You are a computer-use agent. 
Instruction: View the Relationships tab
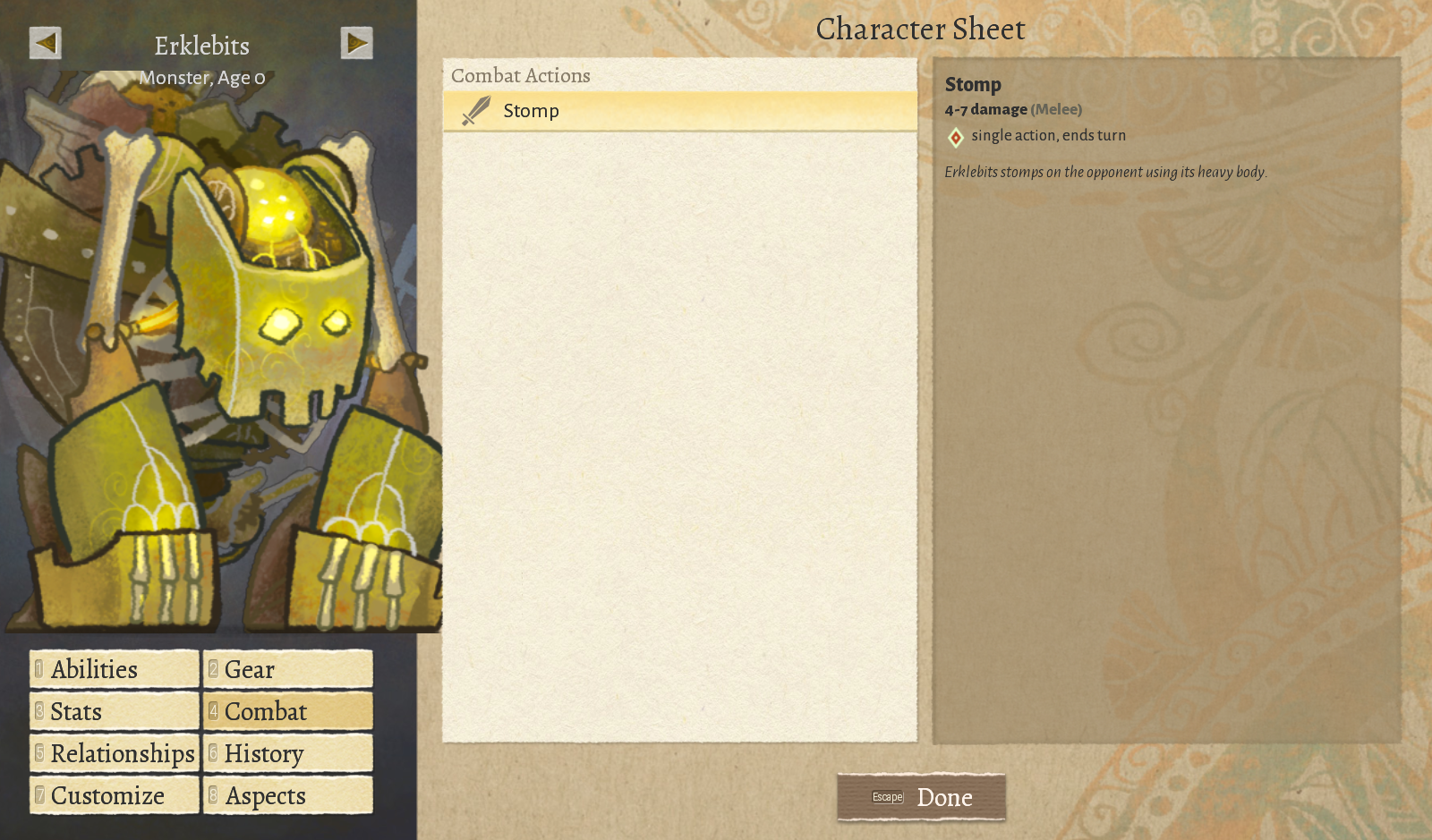coord(114,753)
